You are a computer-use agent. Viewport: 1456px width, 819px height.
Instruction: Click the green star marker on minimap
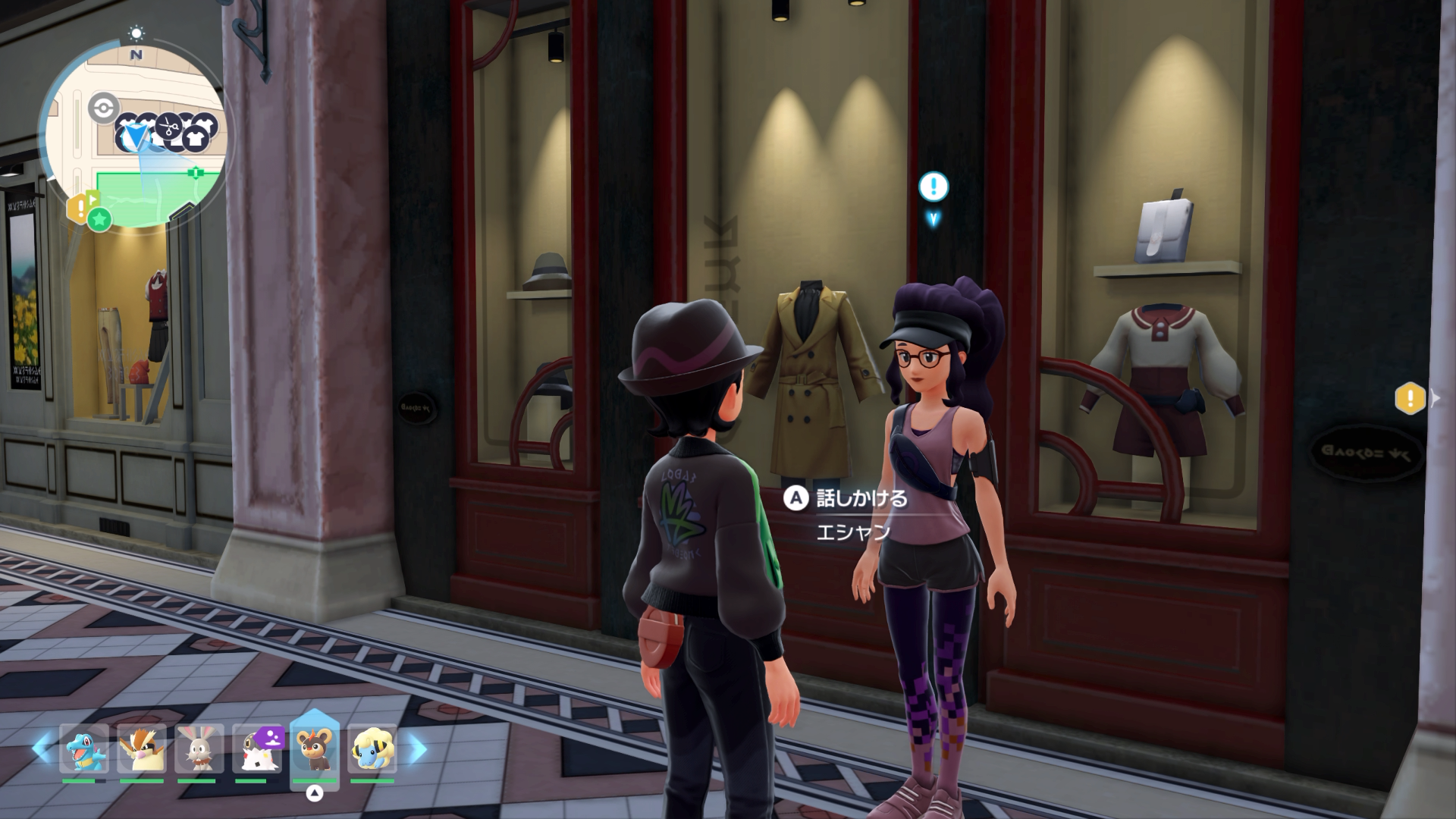99,220
